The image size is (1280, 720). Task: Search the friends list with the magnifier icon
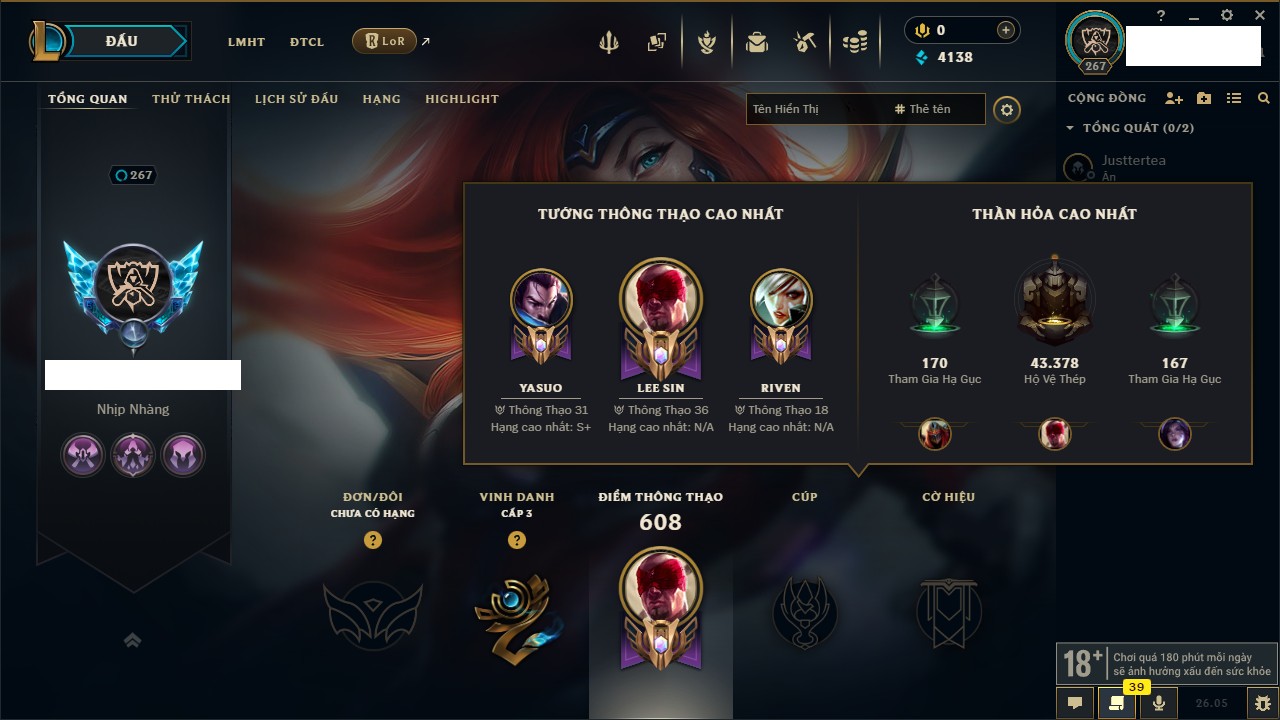pyautogui.click(x=1264, y=98)
